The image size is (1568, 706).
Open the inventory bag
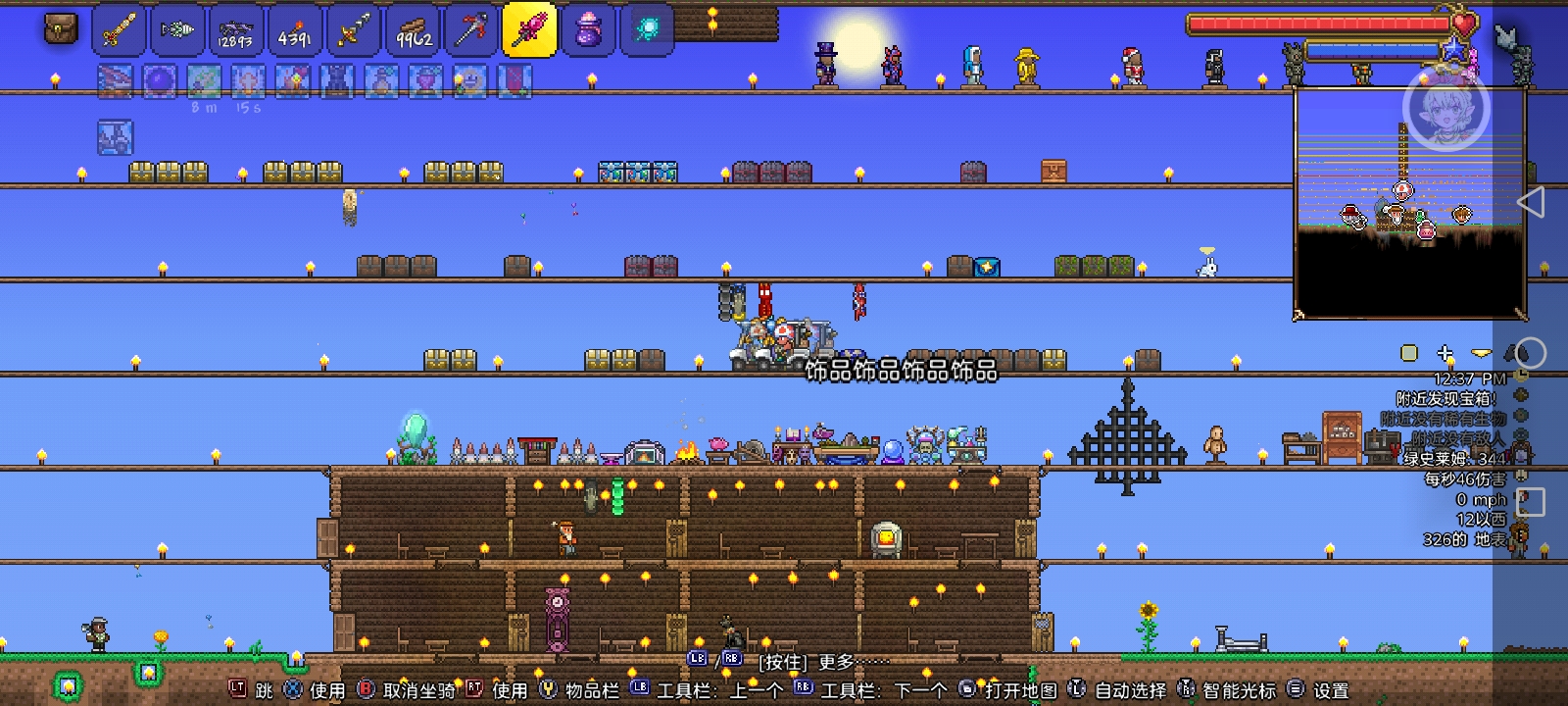(x=61, y=29)
